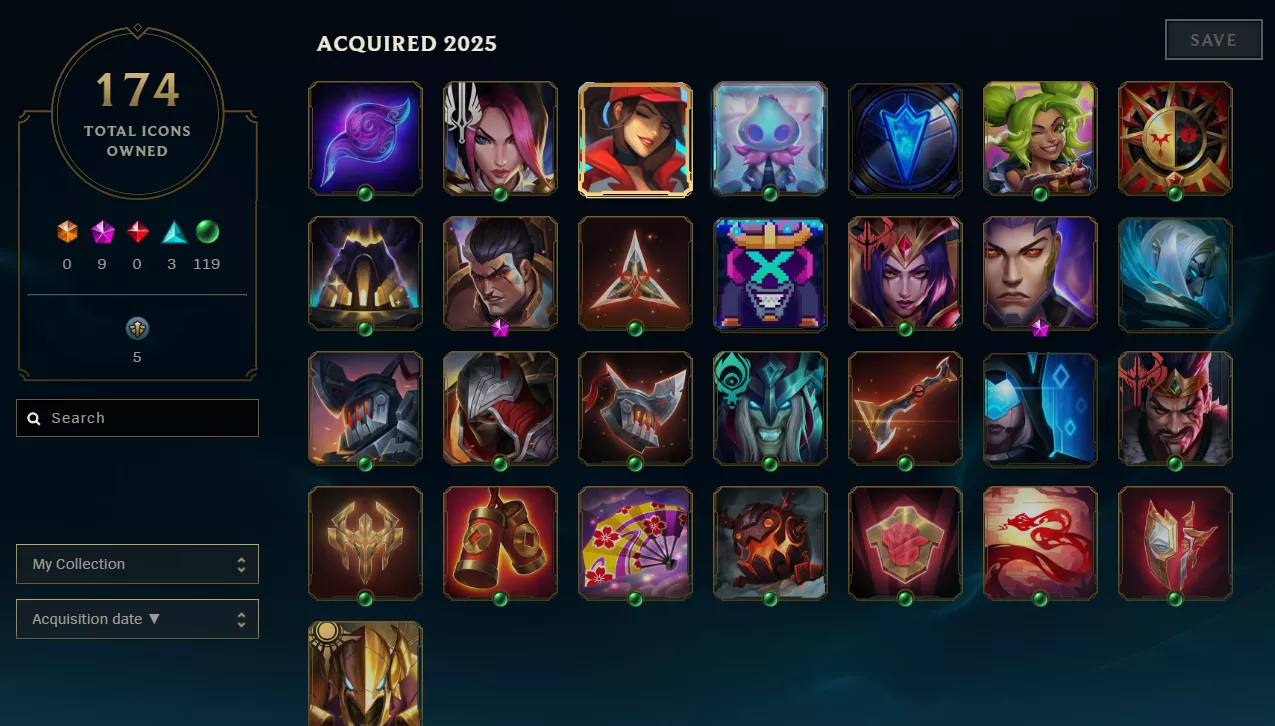Select the golden winged helmet crest icon
Screen dimensions: 1275x726
tap(365, 543)
